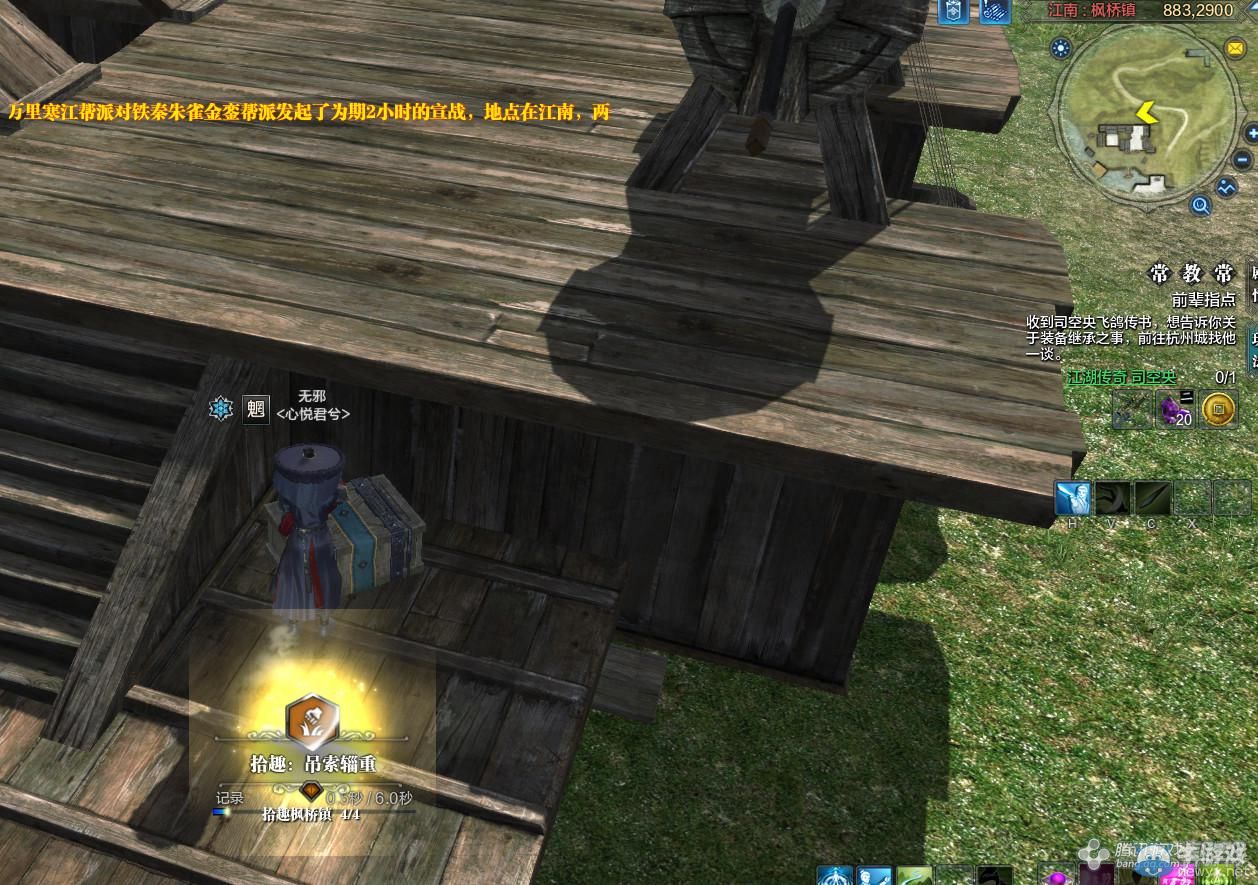1258x885 pixels.
Task: Click the sun icon beside the minimap
Action: point(1061,49)
